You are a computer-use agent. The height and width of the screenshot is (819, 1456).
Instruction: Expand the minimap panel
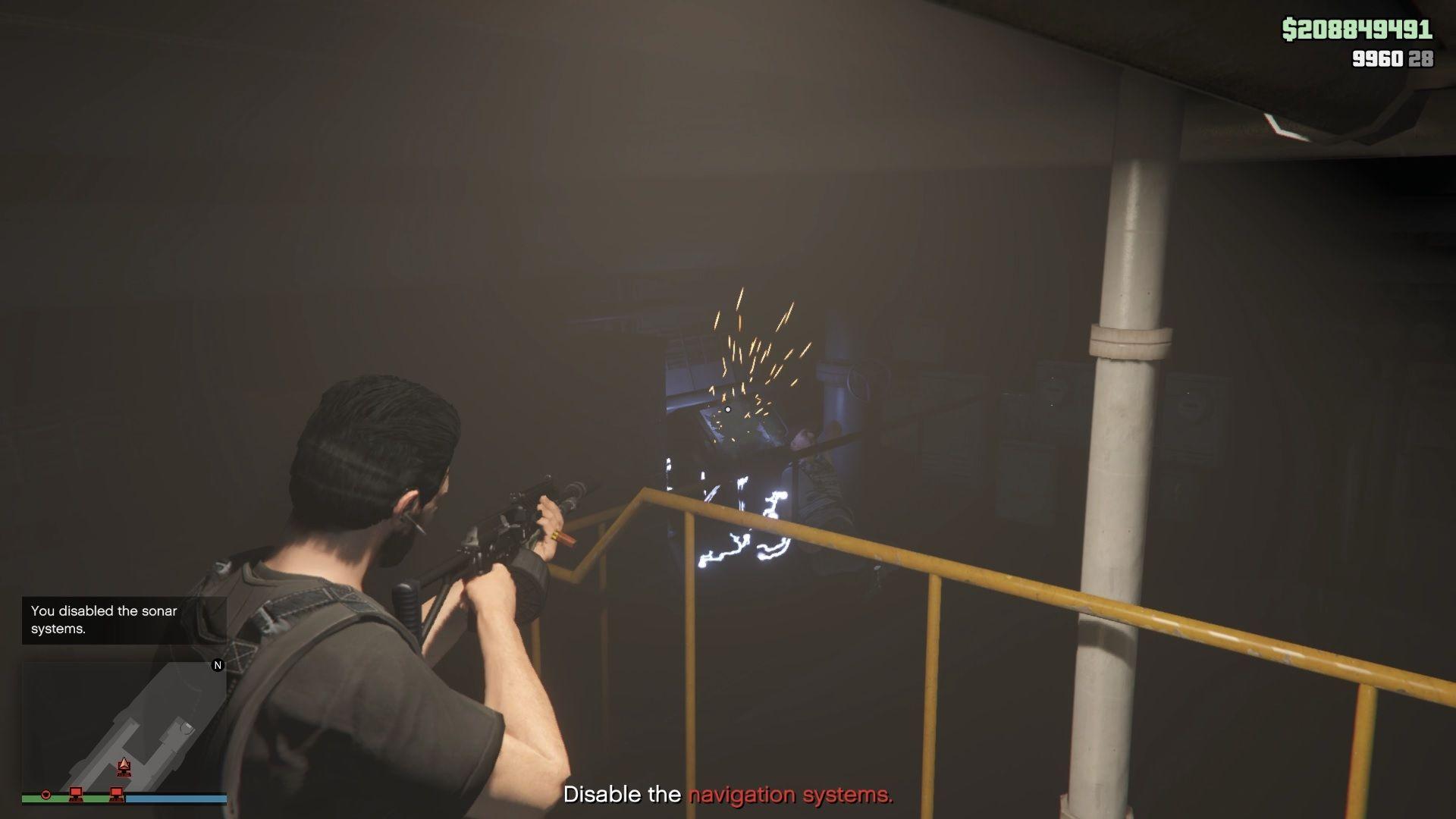click(x=125, y=728)
